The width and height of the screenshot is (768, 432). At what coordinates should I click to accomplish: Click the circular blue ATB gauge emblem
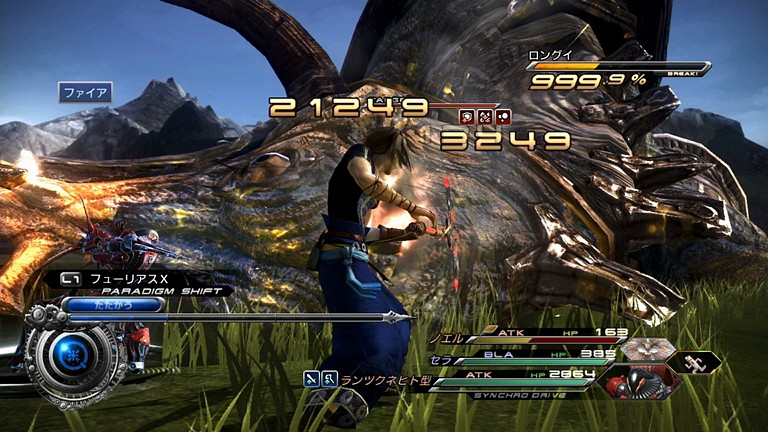(x=72, y=352)
